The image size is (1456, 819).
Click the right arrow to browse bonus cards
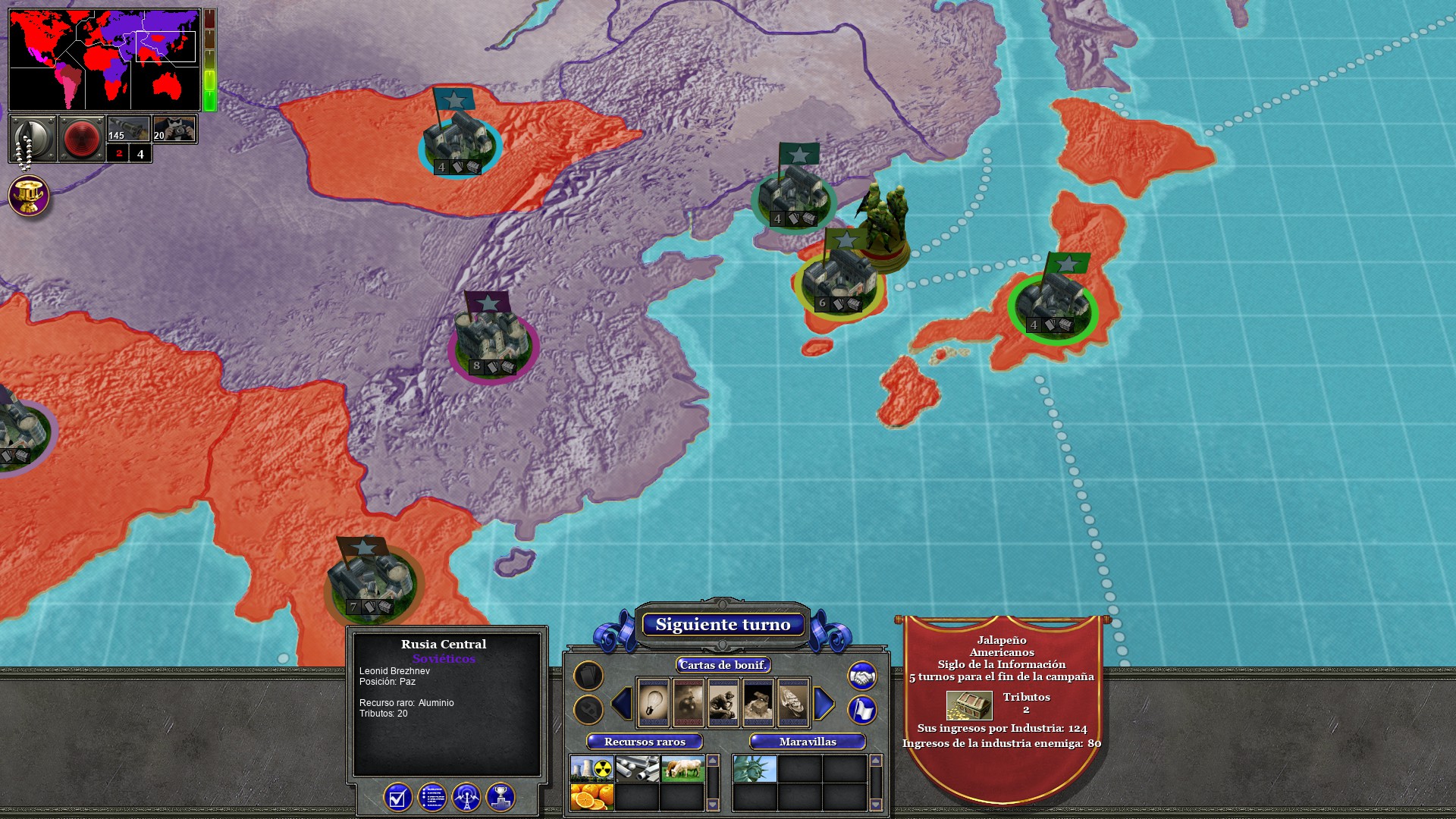(823, 704)
